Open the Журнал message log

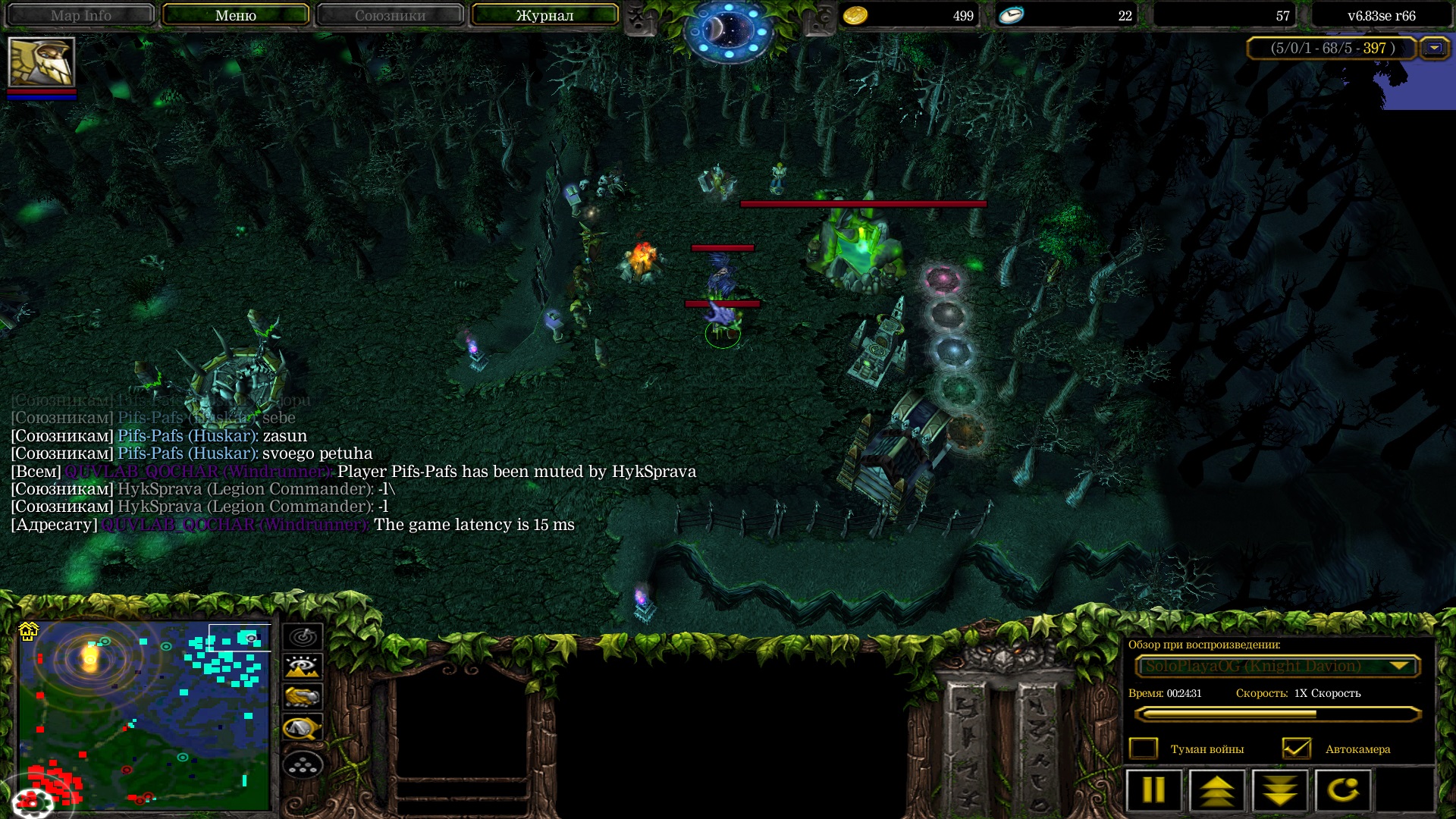(544, 15)
